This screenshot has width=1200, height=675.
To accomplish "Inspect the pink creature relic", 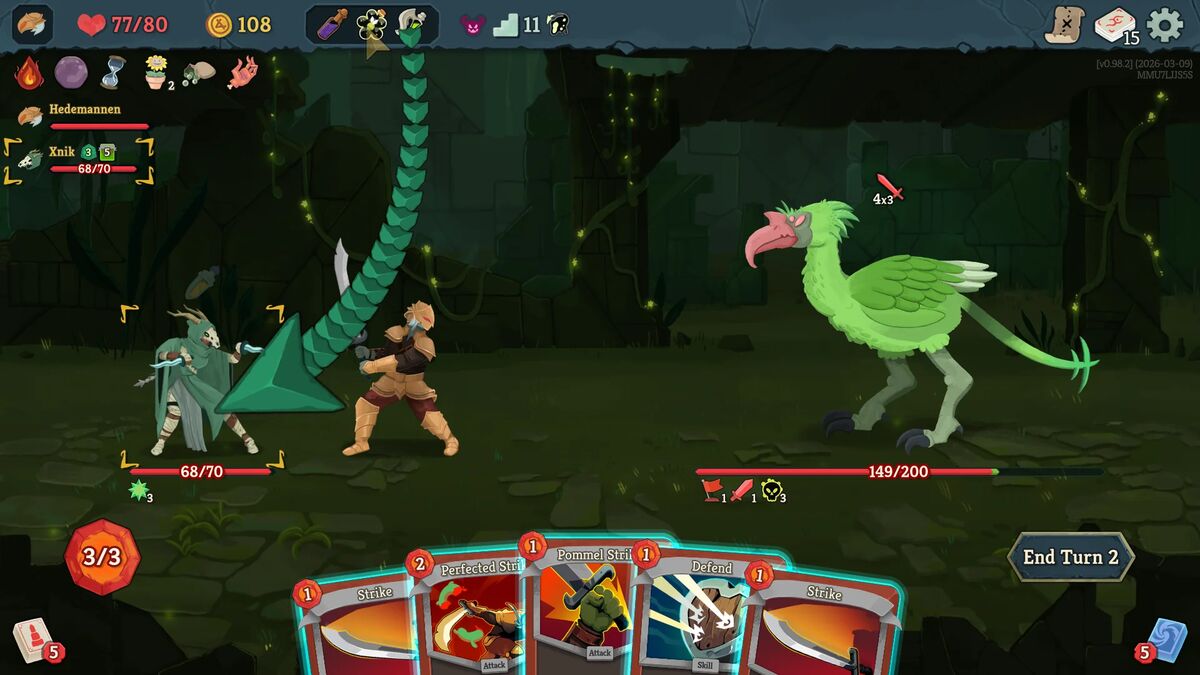I will pos(242,73).
